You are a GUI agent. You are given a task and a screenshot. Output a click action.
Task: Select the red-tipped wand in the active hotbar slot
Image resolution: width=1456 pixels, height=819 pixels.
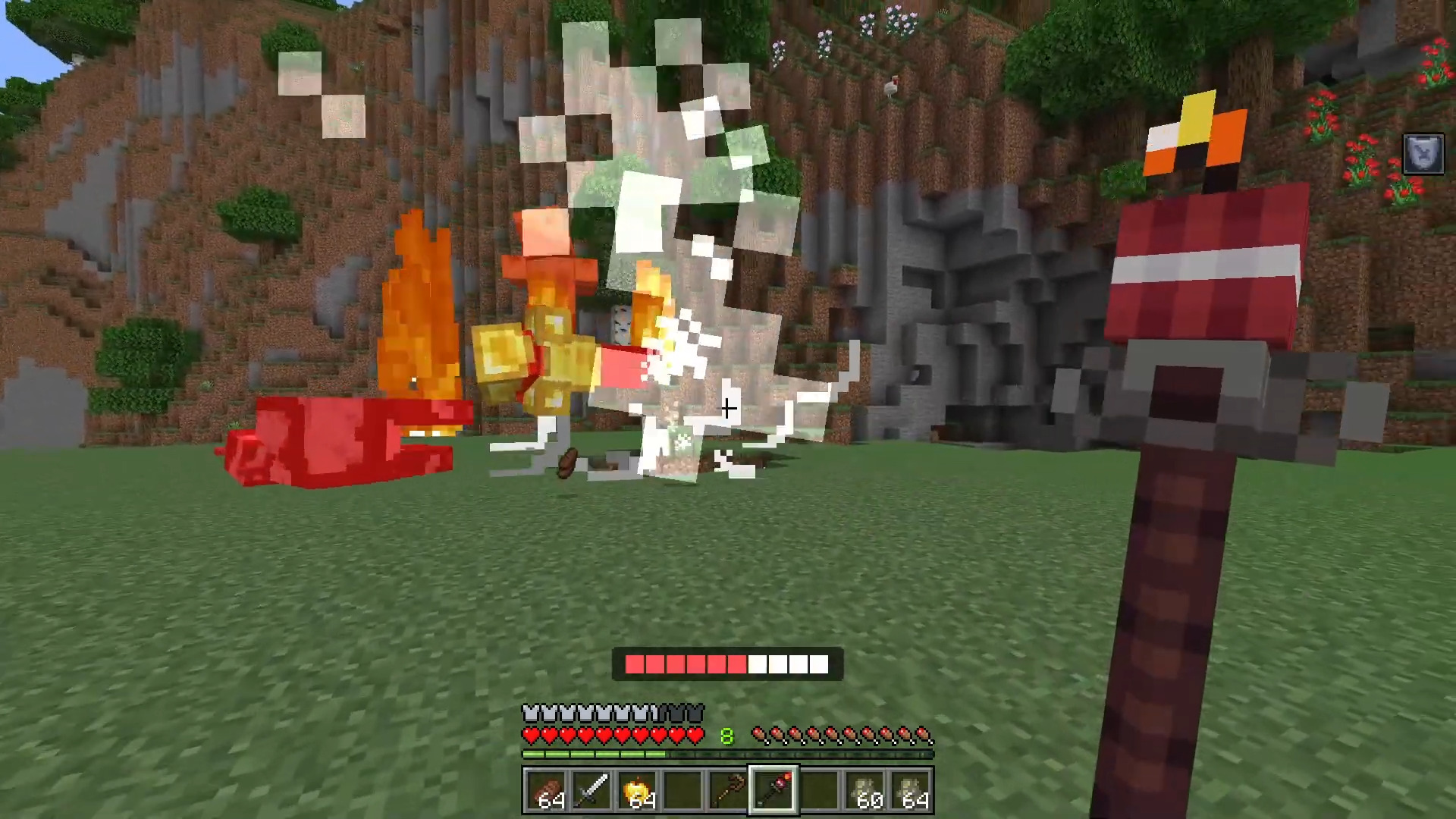pyautogui.click(x=775, y=790)
